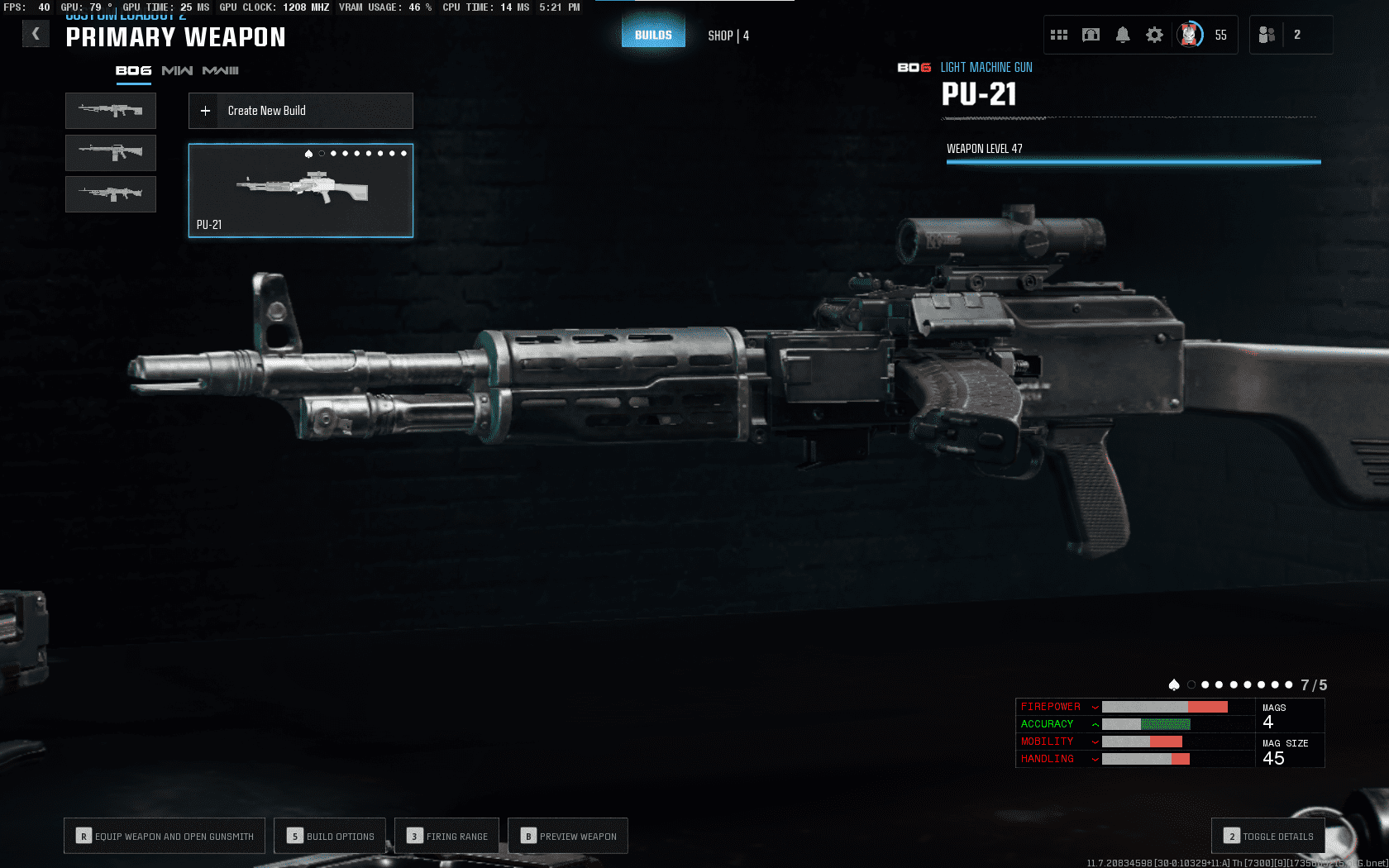Screen dimensions: 1389x868
Task: Open notifications with the bell icon
Action: pyautogui.click(x=1123, y=35)
